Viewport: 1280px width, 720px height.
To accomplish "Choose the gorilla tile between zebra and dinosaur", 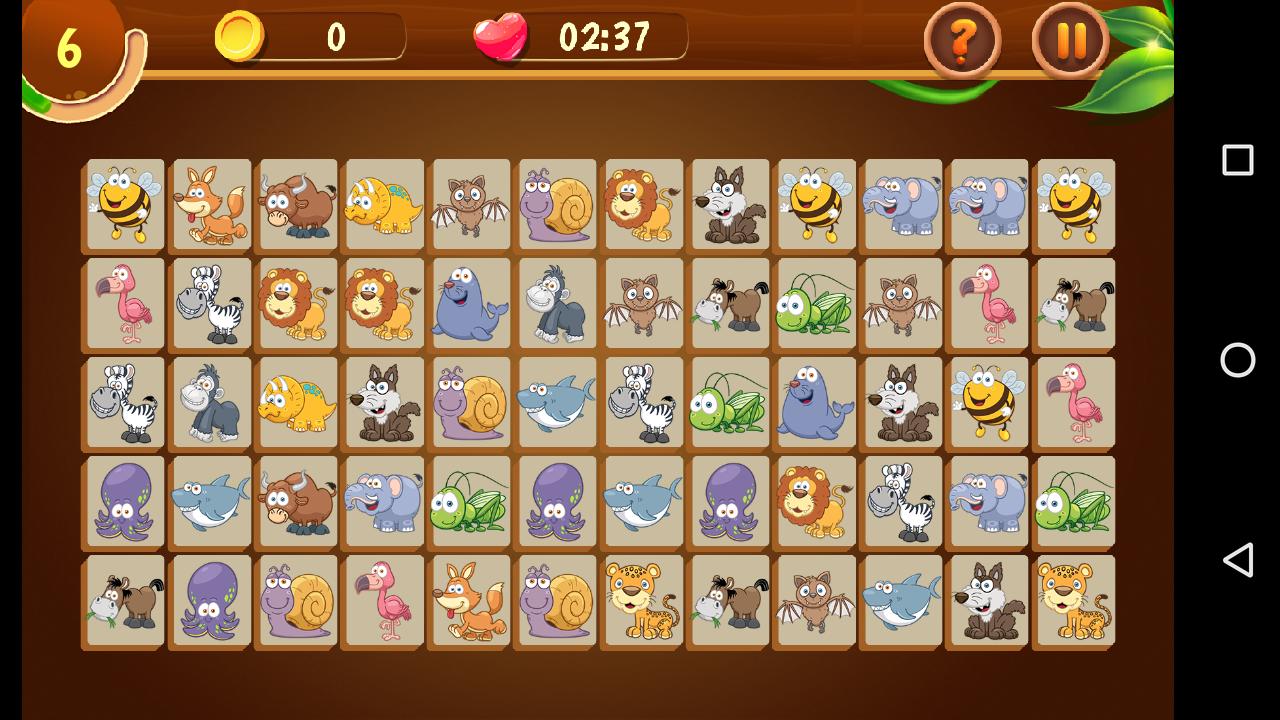I will tap(211, 402).
